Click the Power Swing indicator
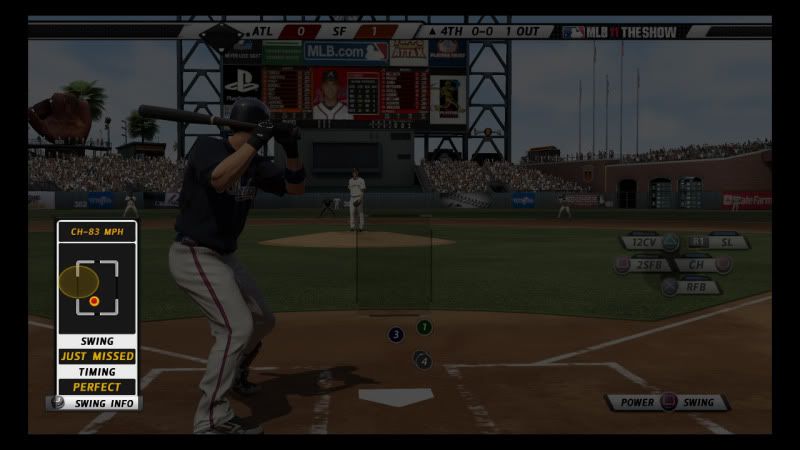This screenshot has width=800, height=450. (x=667, y=402)
